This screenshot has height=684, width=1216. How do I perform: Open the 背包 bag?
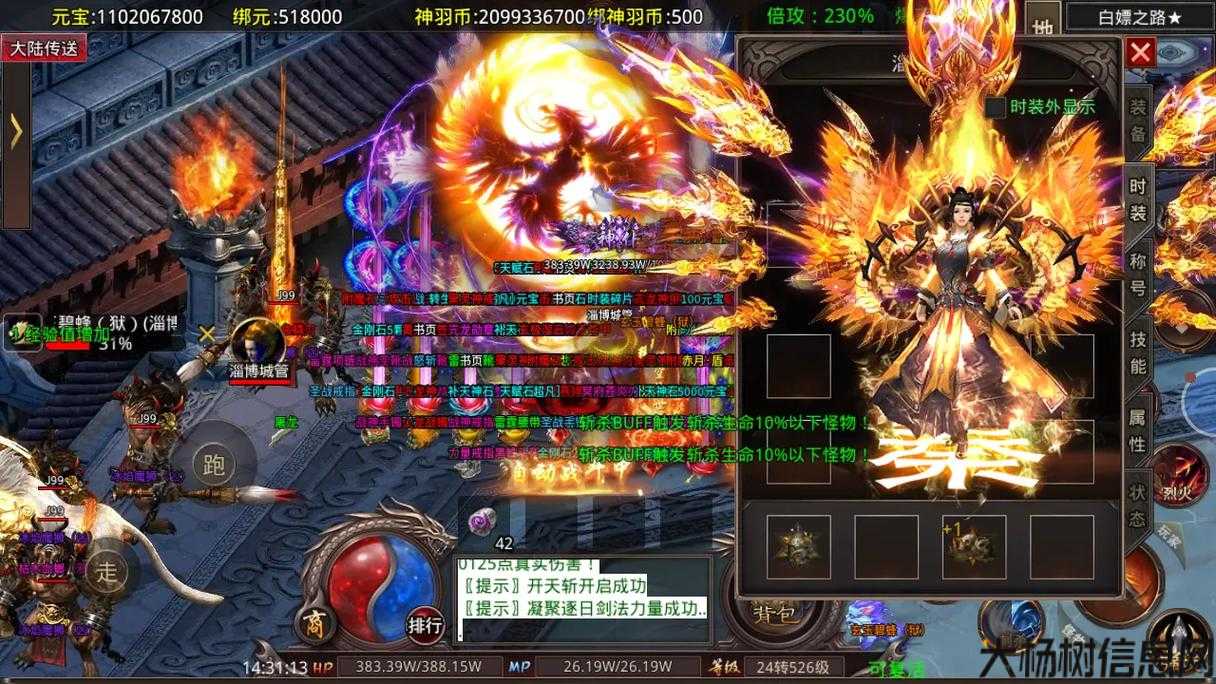click(774, 611)
